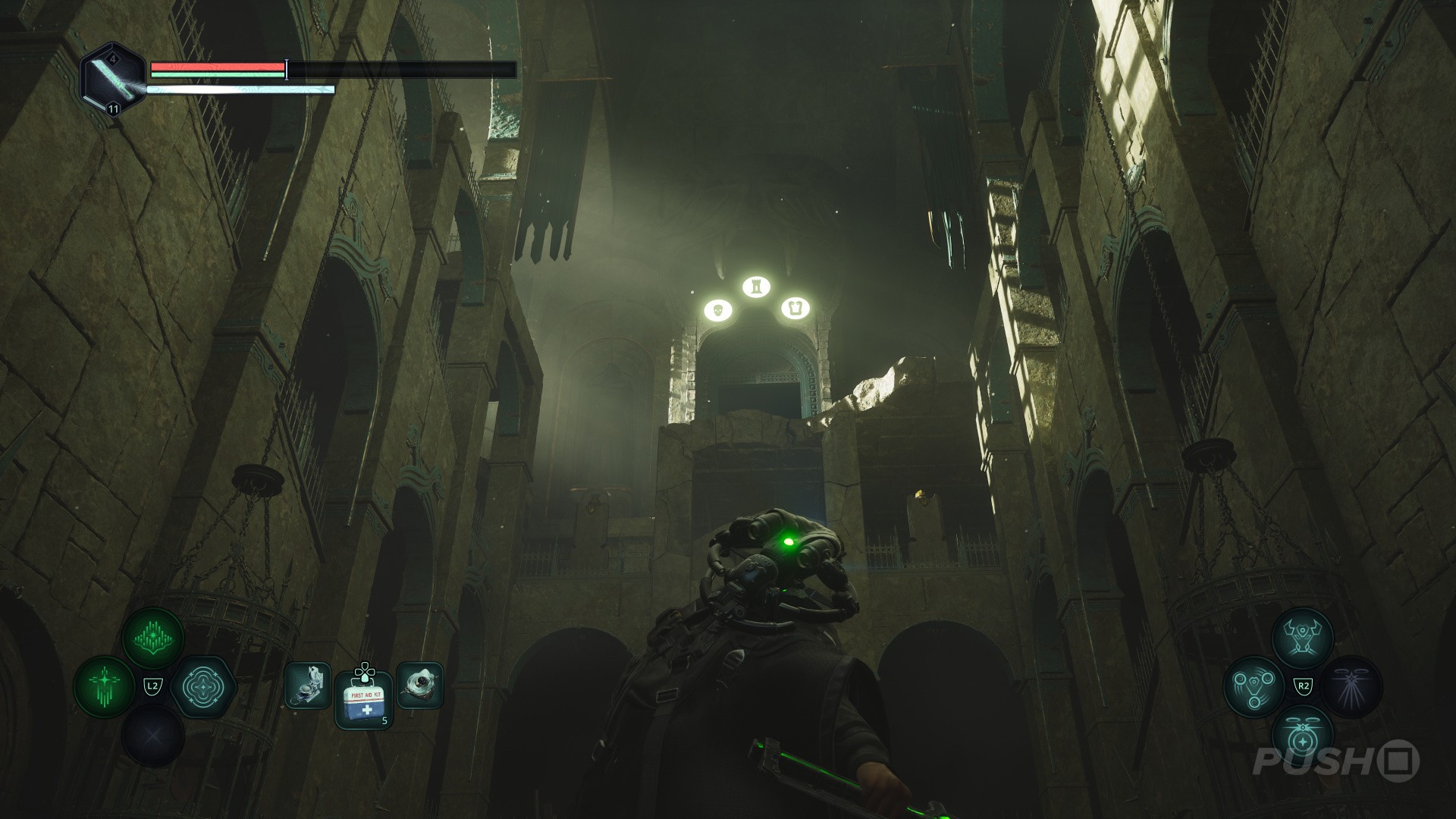
Task: Activate the drone with ring ability
Action: pyautogui.click(x=1302, y=736)
